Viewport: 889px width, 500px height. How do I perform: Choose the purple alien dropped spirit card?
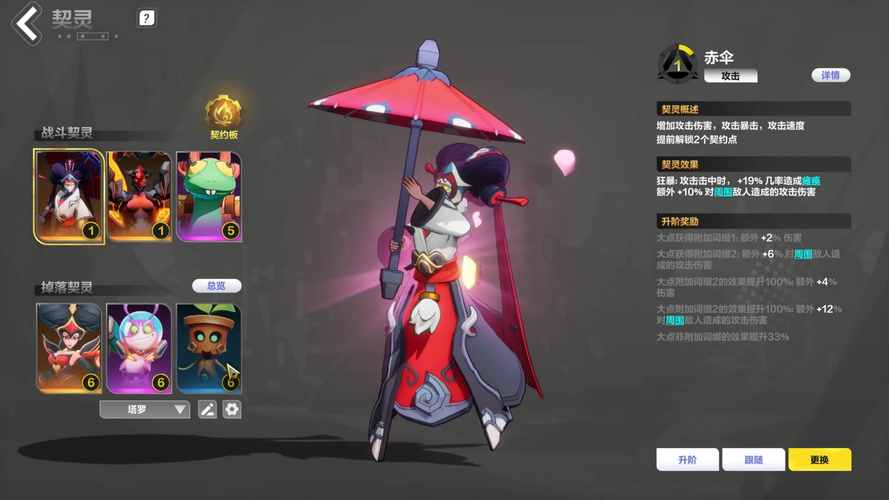pyautogui.click(x=139, y=347)
